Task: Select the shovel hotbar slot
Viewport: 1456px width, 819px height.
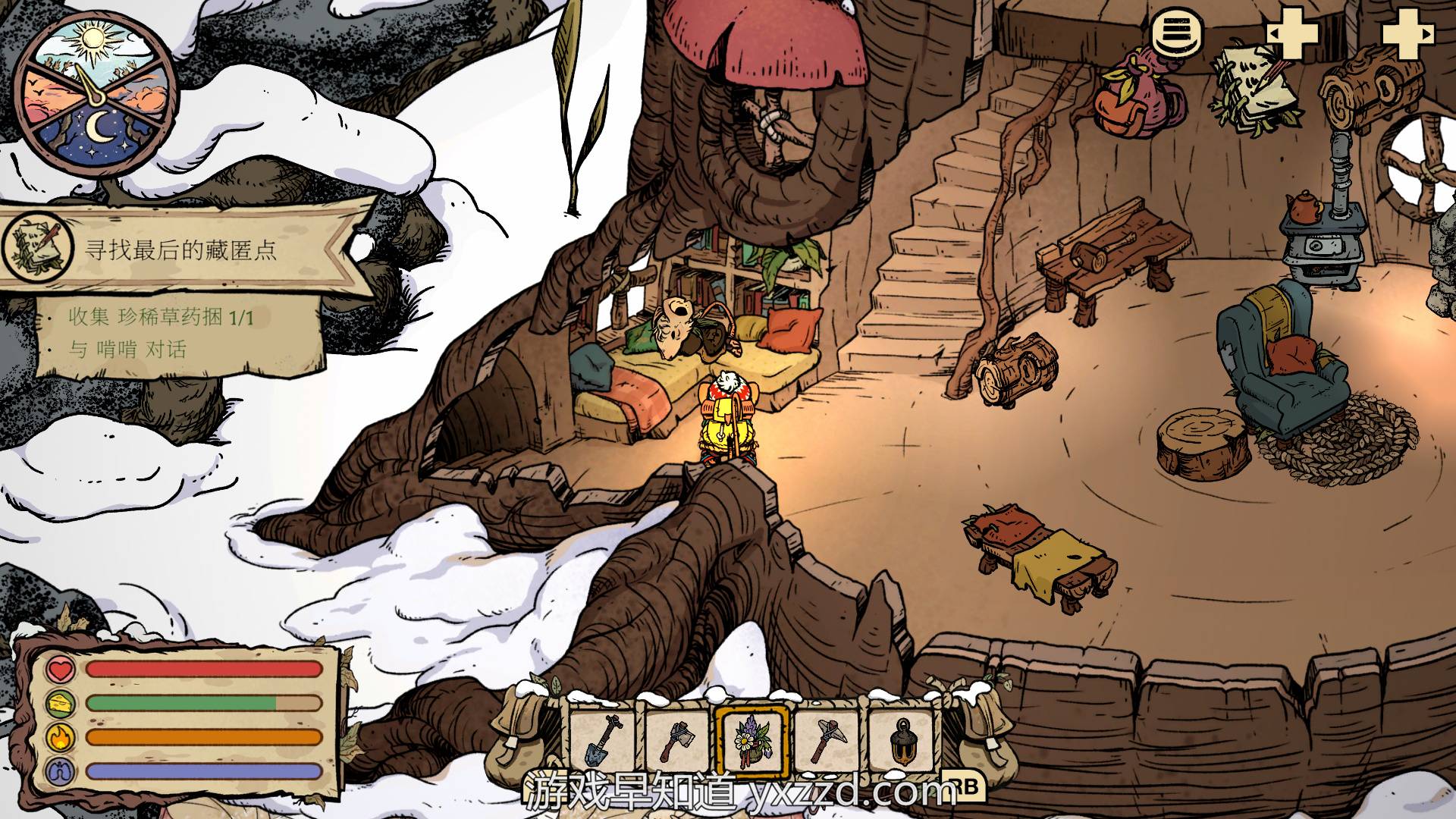Action: coord(603,740)
